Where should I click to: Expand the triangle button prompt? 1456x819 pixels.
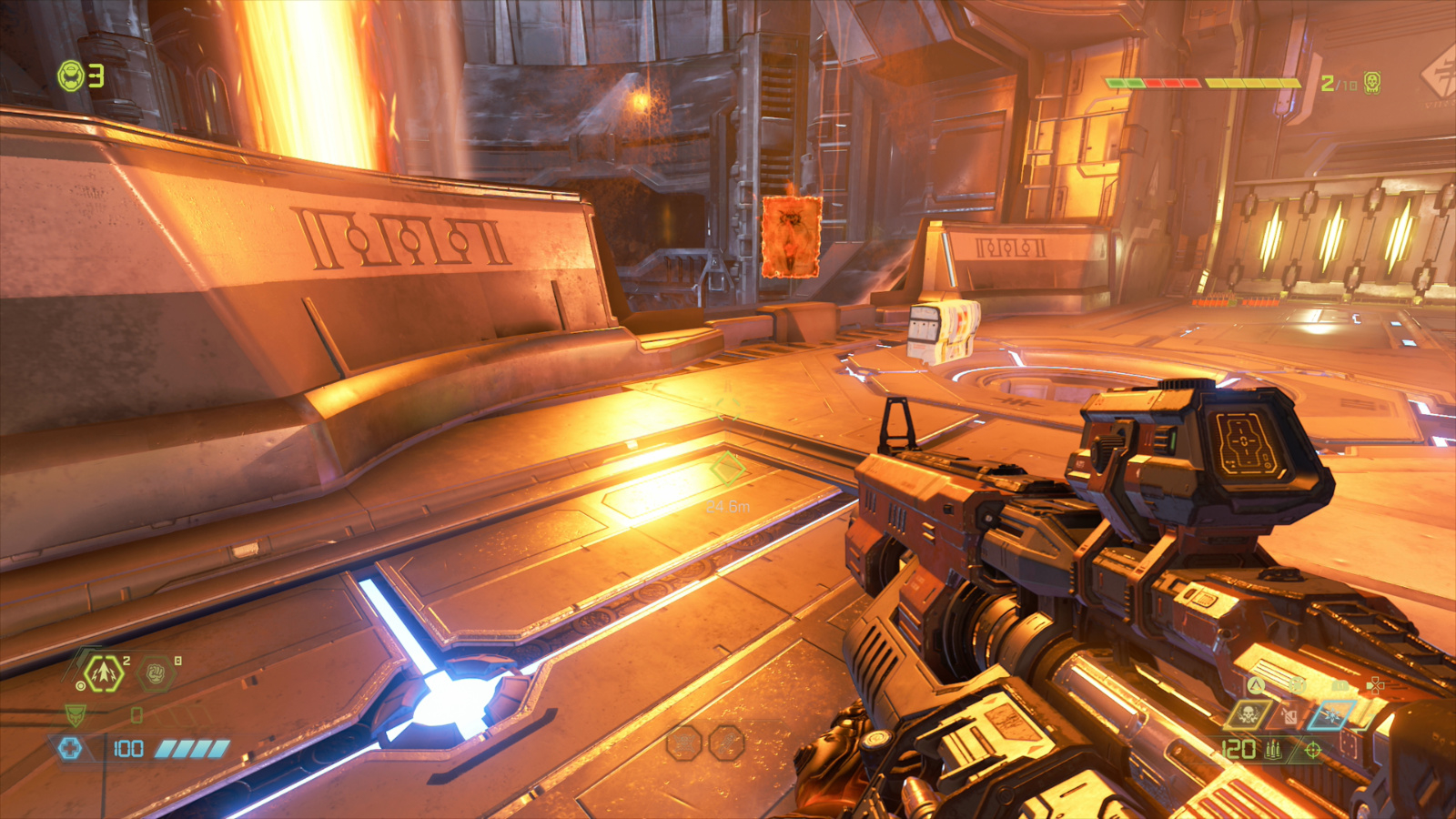[1255, 685]
